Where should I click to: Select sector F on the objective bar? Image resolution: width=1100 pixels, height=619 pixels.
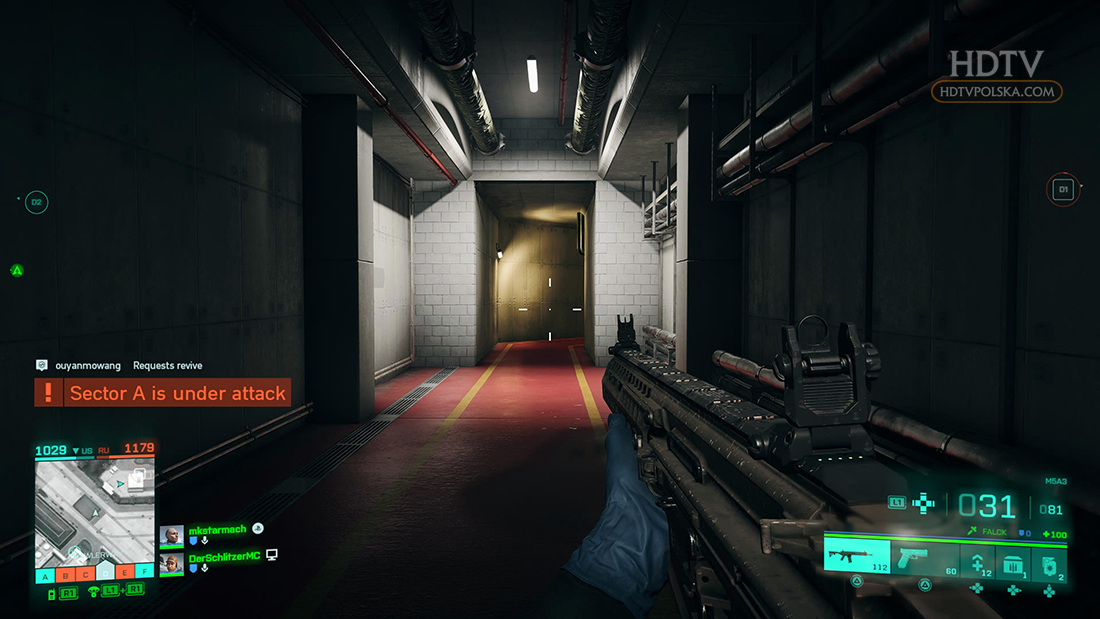(145, 574)
